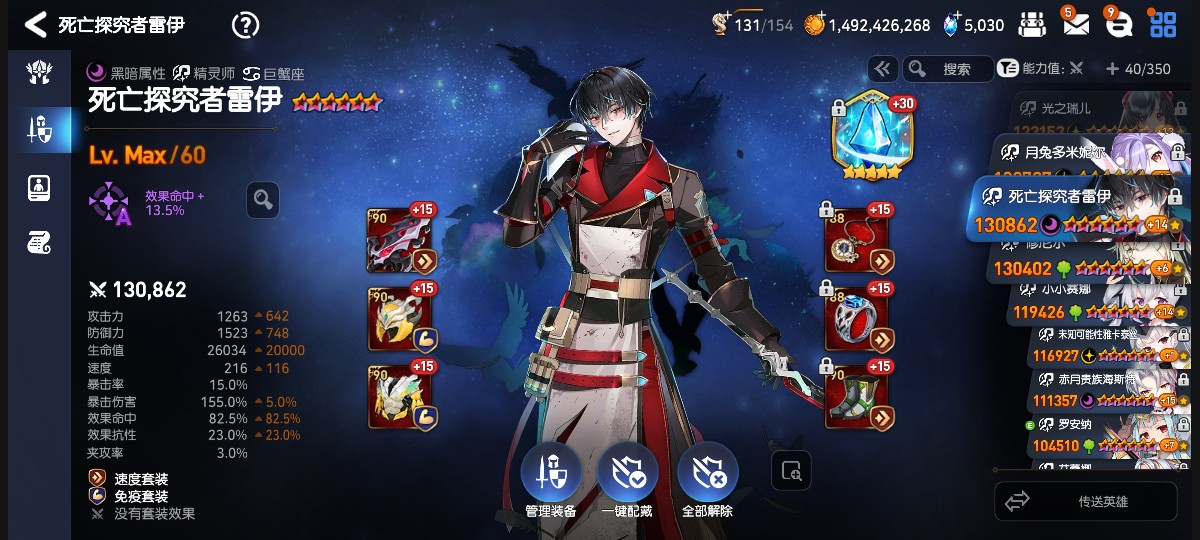1200x540 pixels.
Task: Select the equipped ring slot
Action: click(x=858, y=318)
